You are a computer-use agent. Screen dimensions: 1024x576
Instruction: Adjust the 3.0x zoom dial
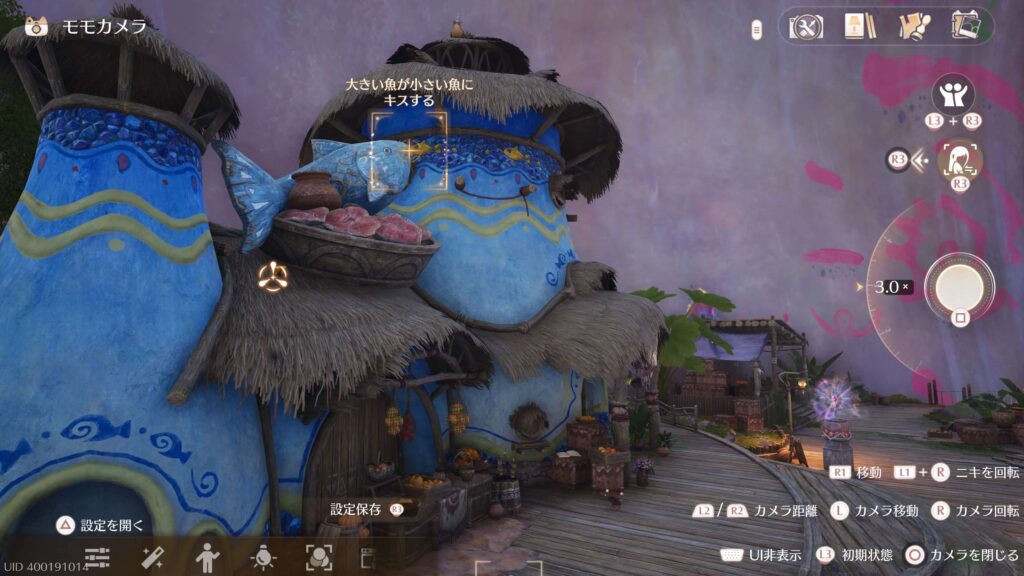pyautogui.click(x=891, y=287)
